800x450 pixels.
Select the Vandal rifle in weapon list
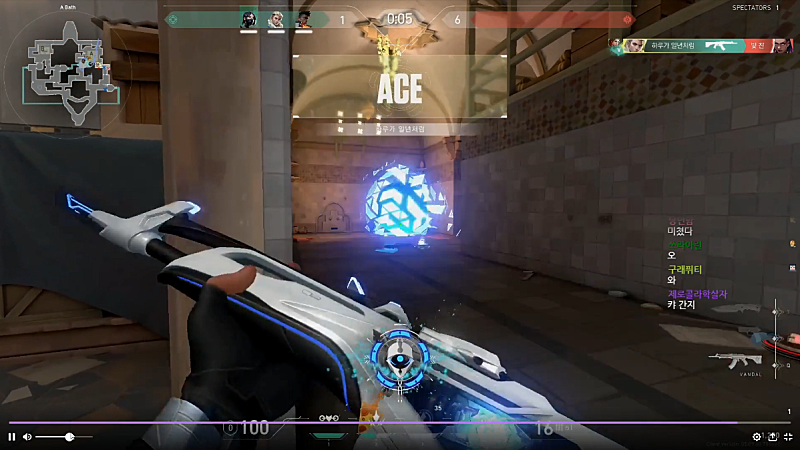[735, 359]
